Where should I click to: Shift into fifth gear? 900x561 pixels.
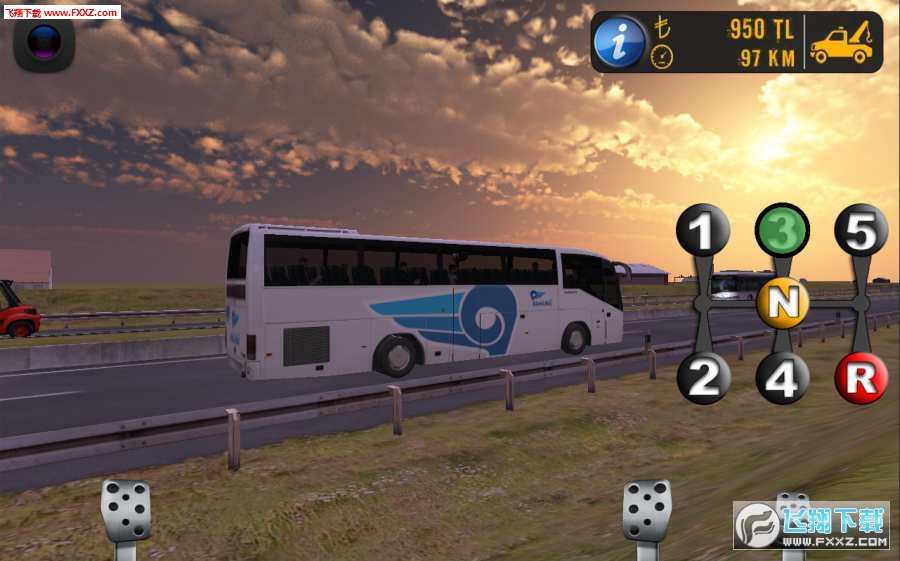click(x=861, y=231)
